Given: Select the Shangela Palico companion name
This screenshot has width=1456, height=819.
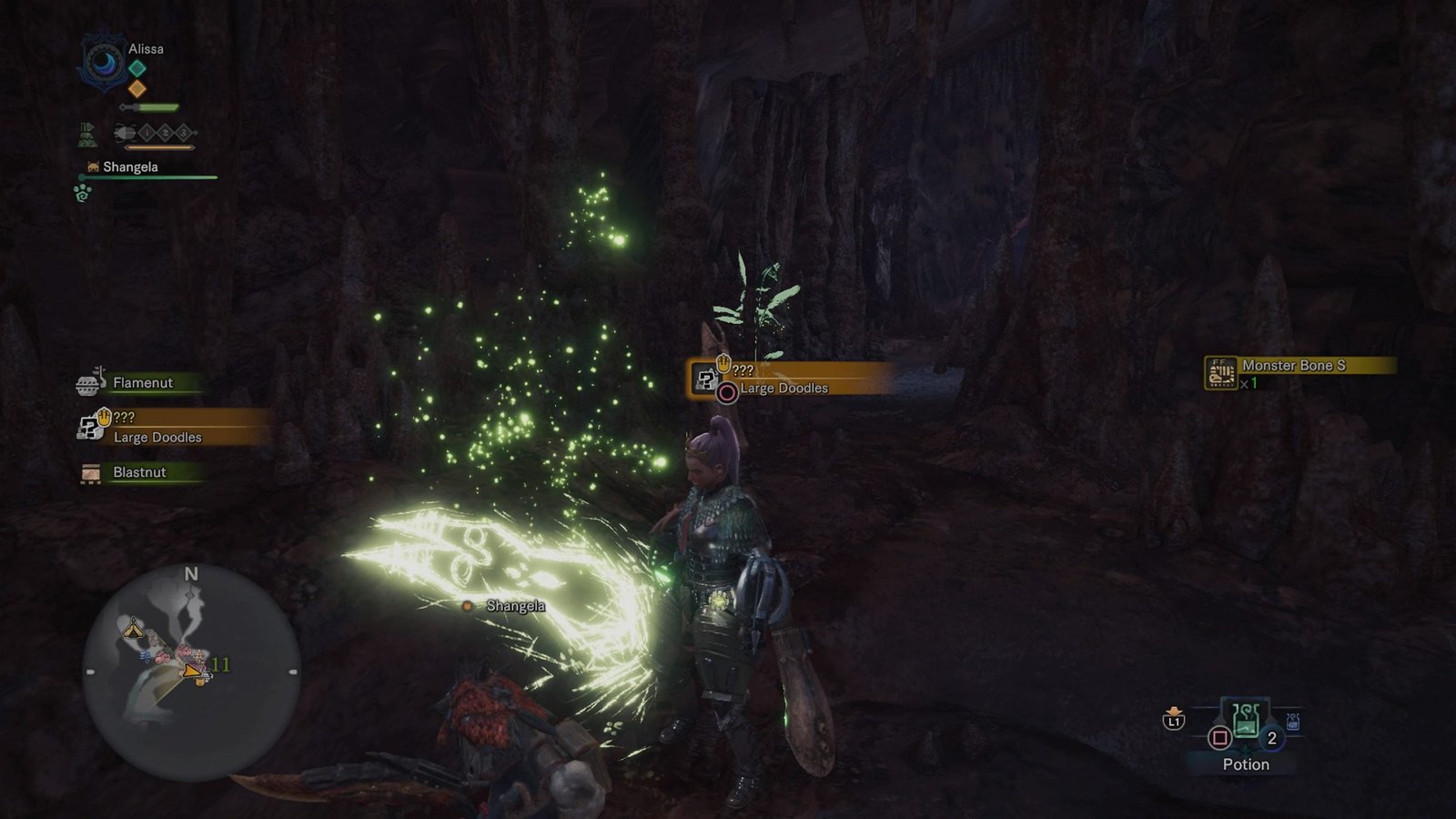Looking at the screenshot, I should click(130, 167).
